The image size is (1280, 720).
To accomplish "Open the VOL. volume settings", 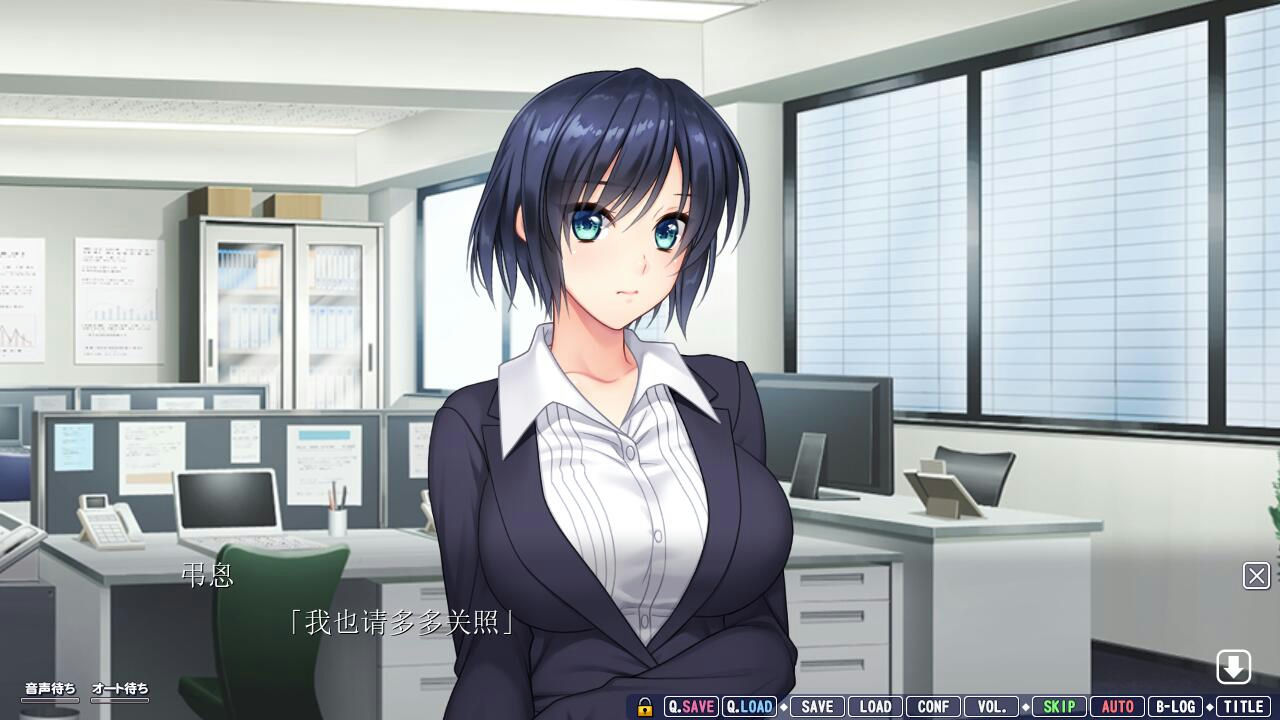I will [989, 706].
